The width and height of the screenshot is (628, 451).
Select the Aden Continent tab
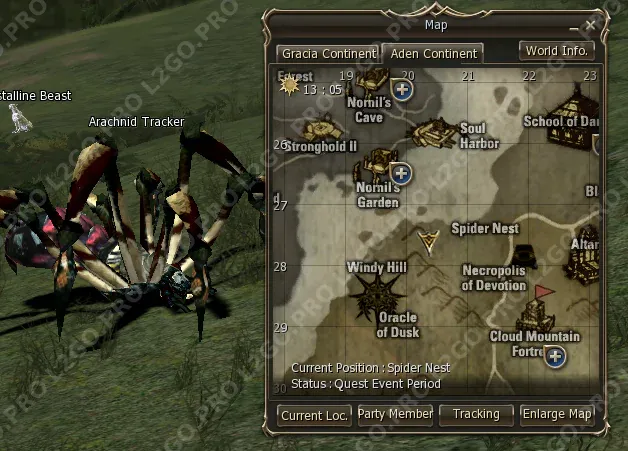pyautogui.click(x=433, y=53)
